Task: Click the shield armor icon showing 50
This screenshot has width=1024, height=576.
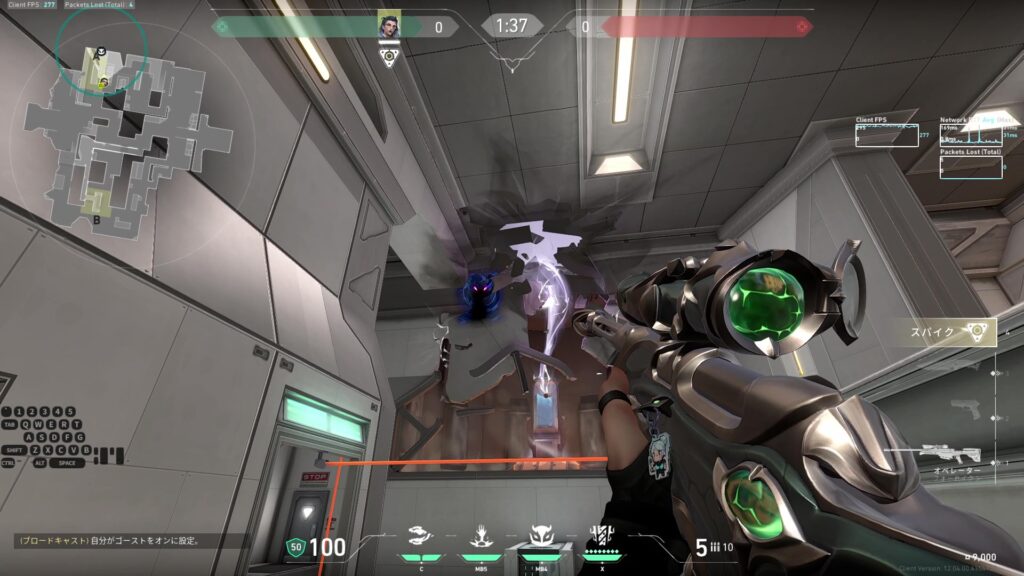Action: pos(295,546)
